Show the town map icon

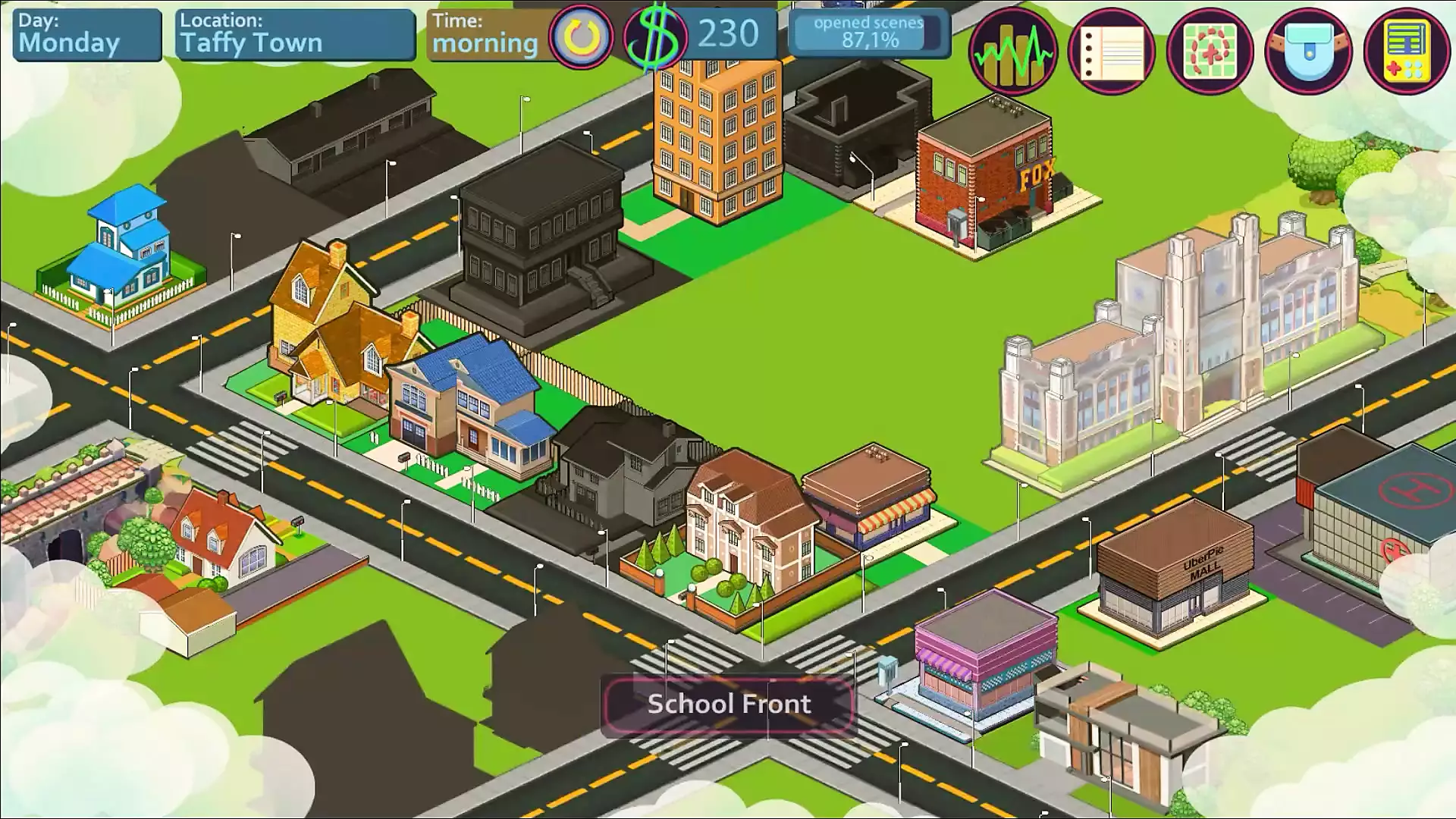point(1210,51)
